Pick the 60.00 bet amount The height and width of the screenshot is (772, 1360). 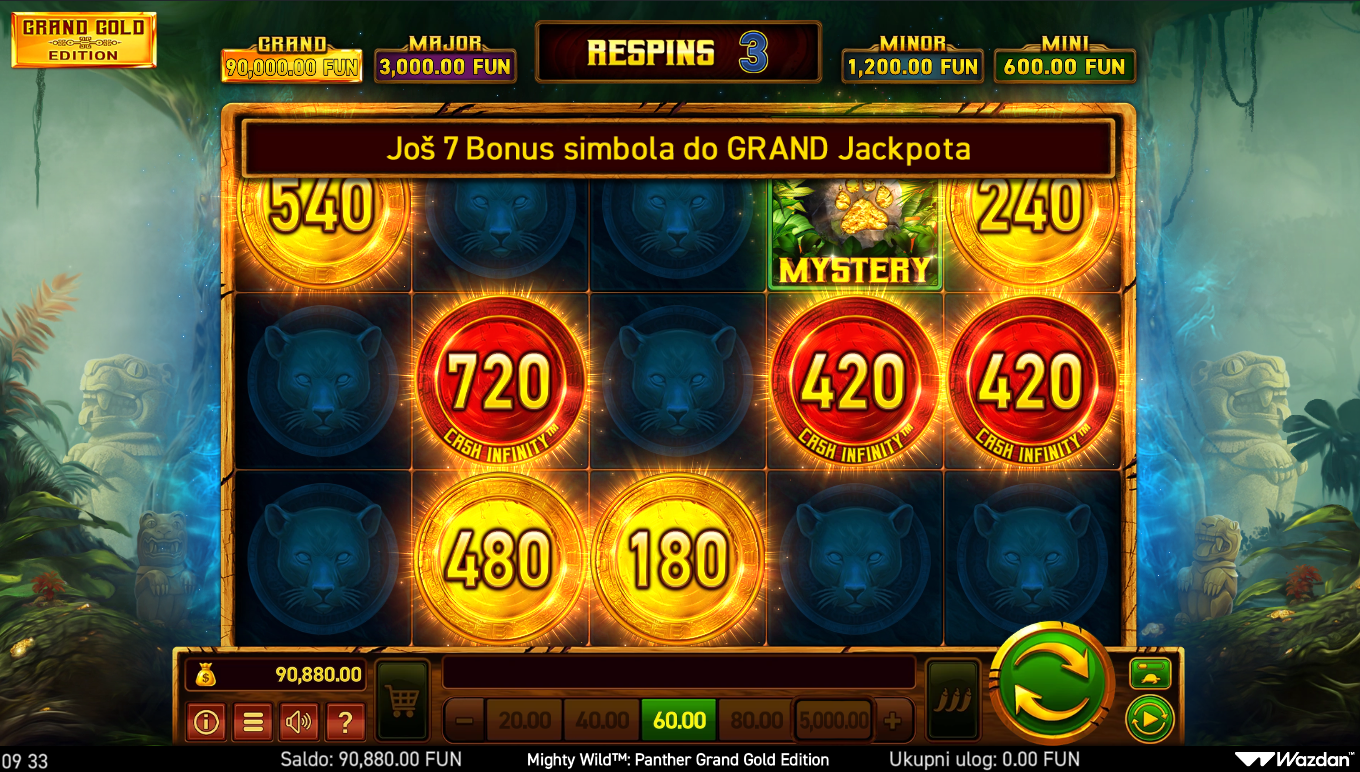679,720
